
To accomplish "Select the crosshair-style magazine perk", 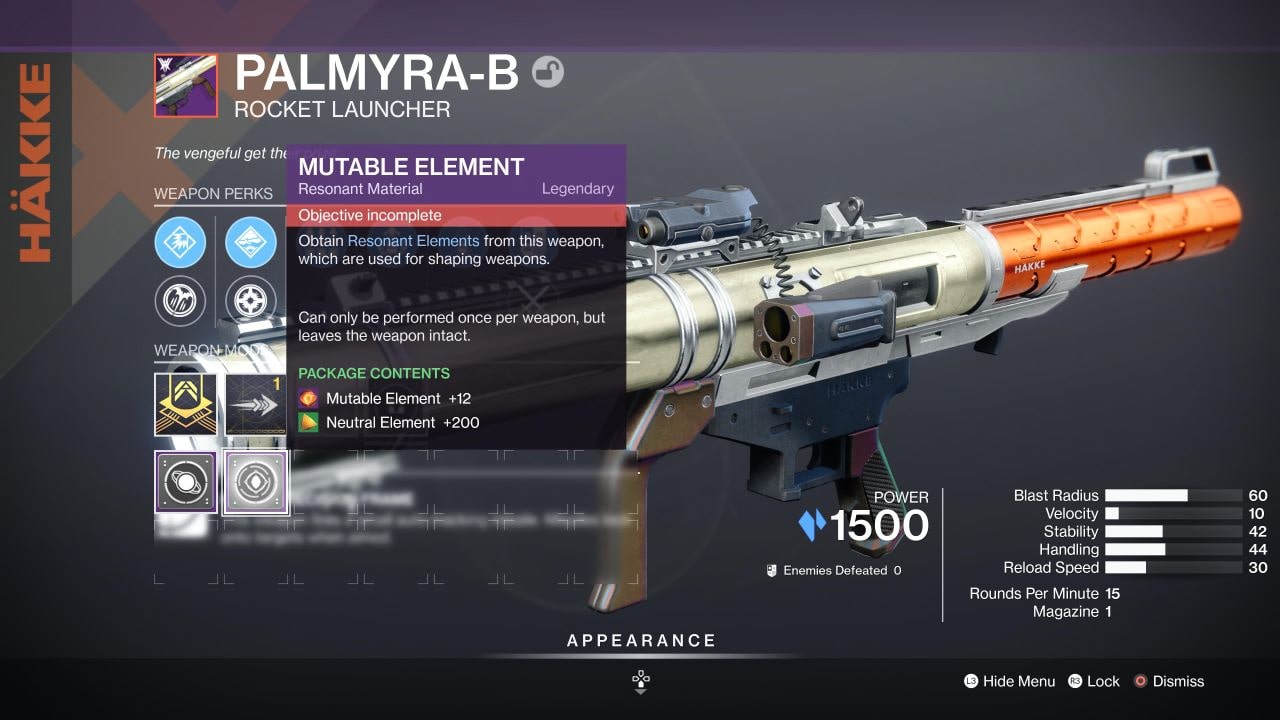I will [251, 301].
